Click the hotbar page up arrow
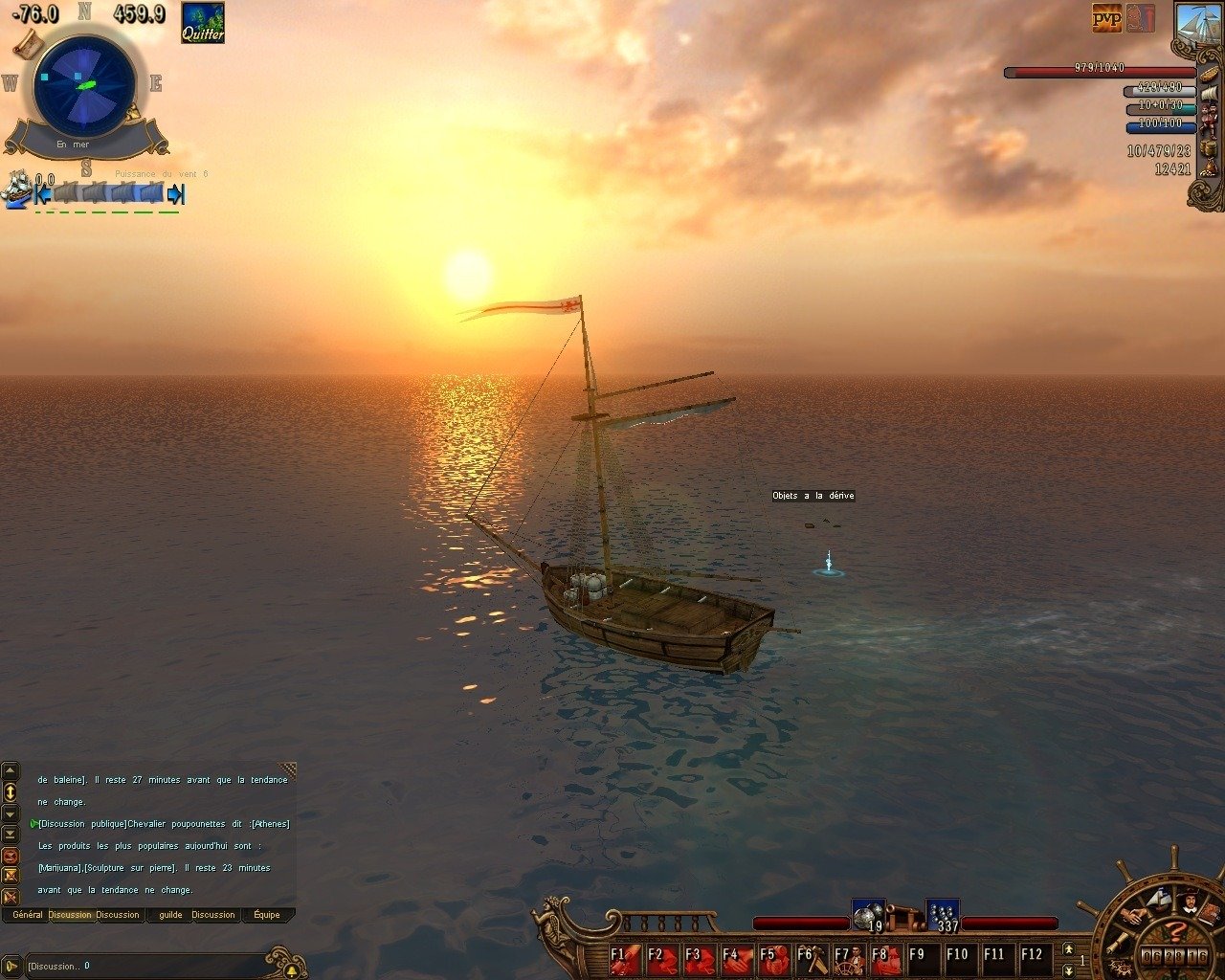This screenshot has width=1225, height=980. pos(1069,948)
